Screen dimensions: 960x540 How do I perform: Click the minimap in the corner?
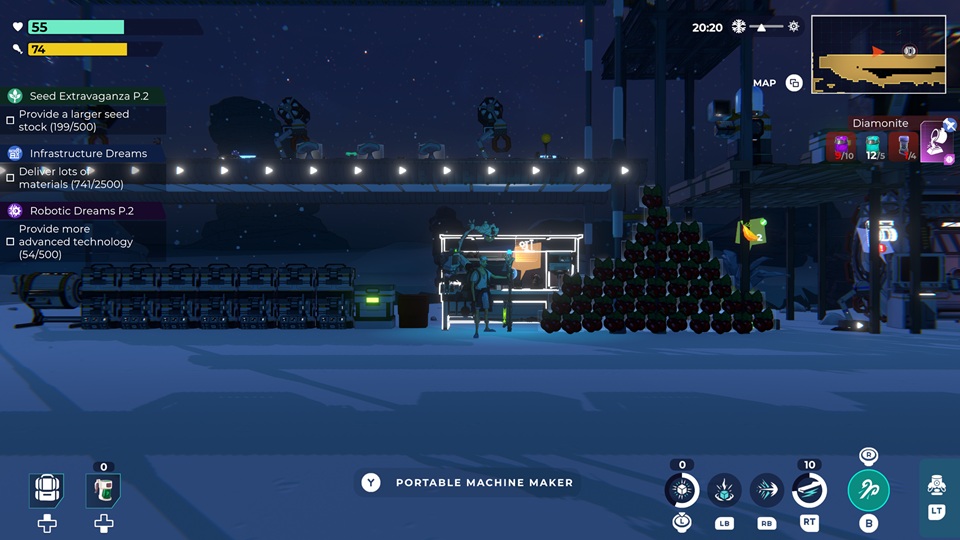point(878,55)
